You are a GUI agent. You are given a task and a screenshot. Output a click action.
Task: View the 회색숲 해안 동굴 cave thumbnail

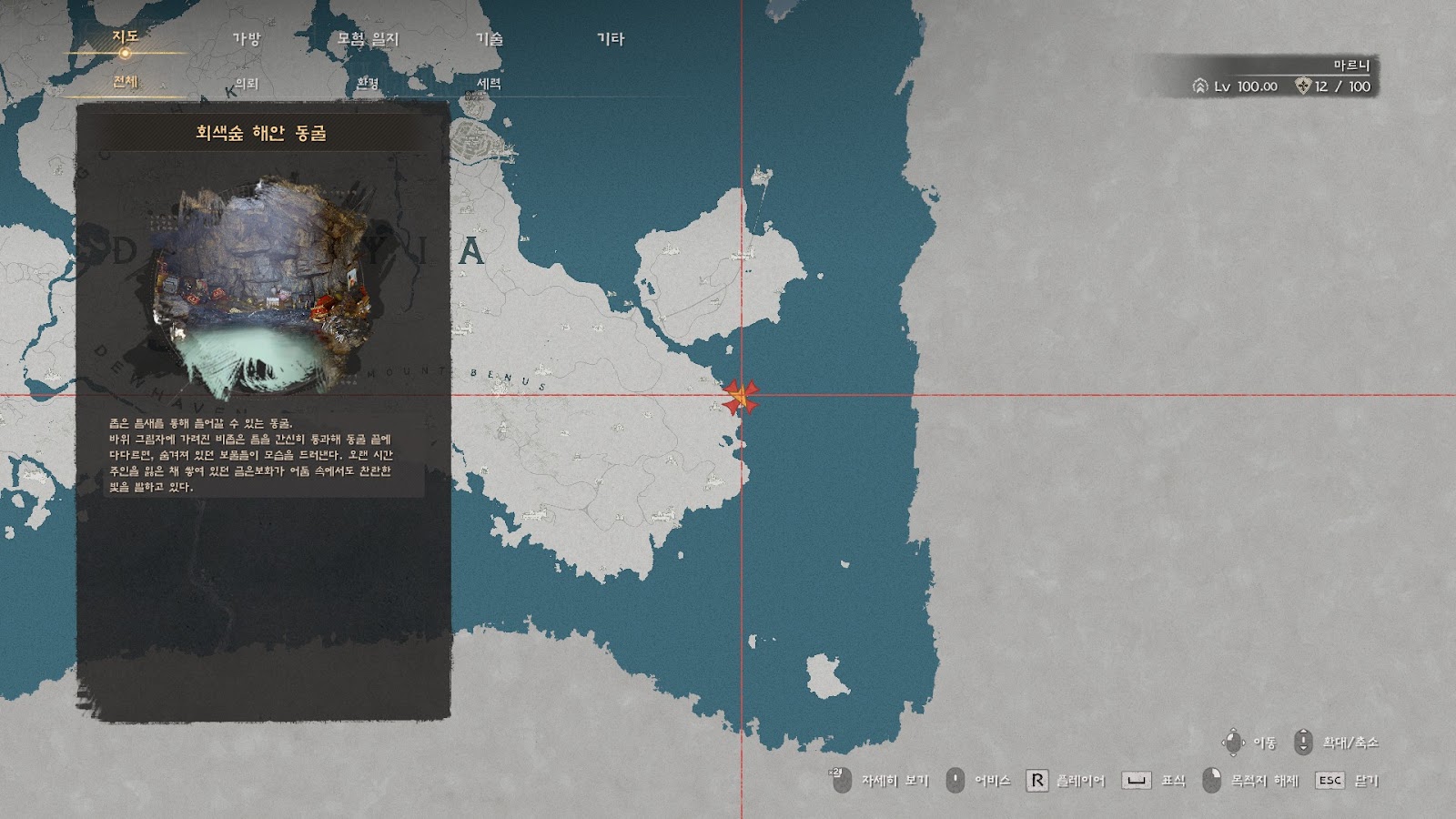pos(264,291)
